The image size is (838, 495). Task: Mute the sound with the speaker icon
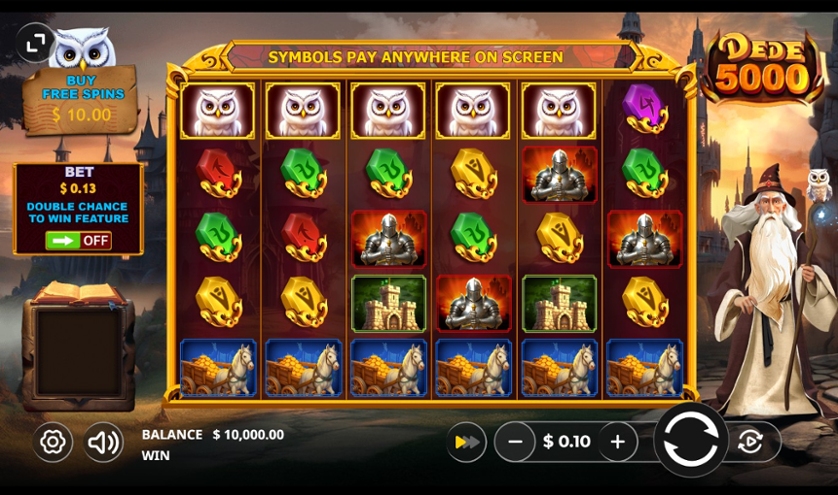104,441
